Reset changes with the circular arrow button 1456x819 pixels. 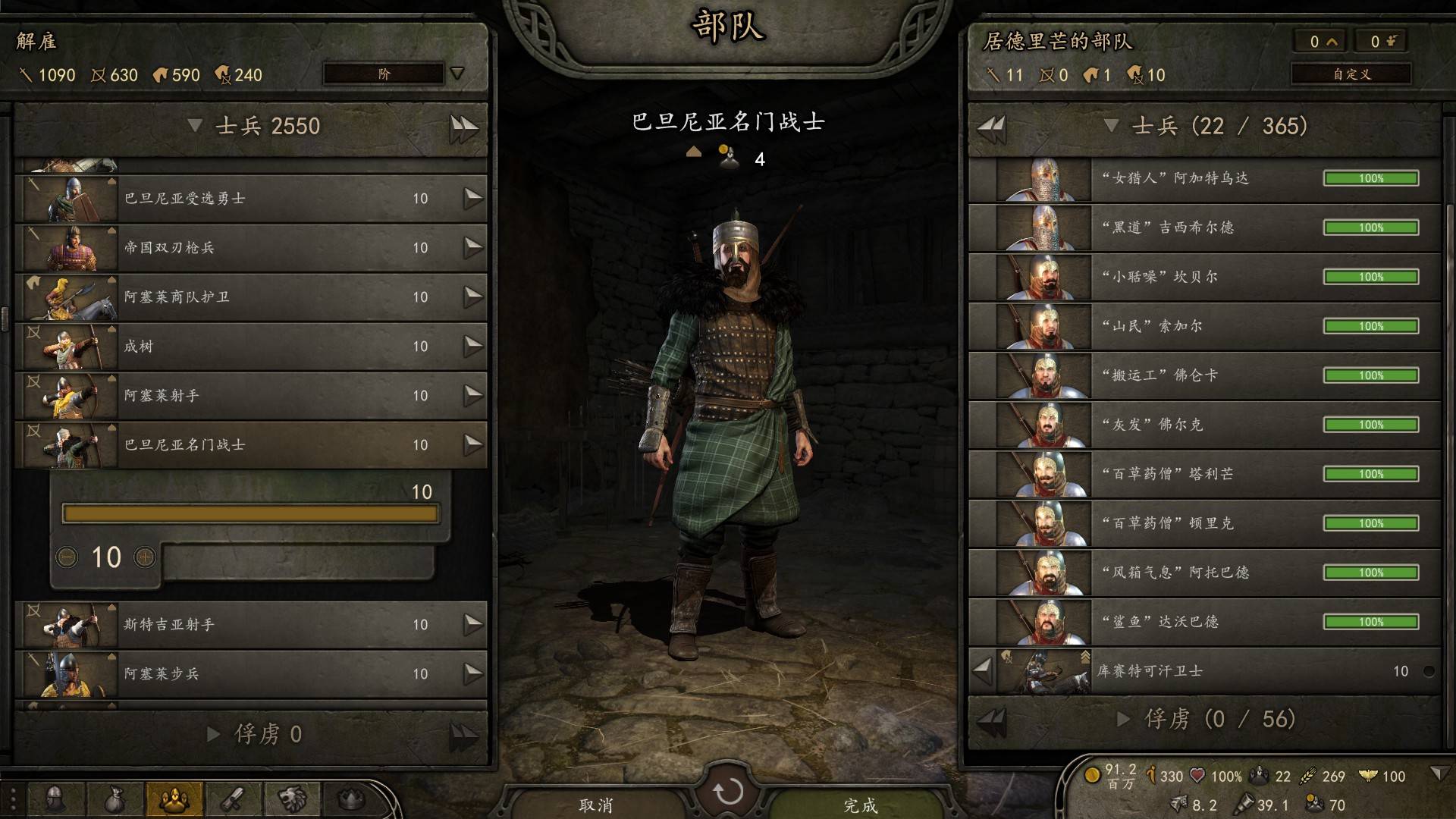(x=728, y=792)
